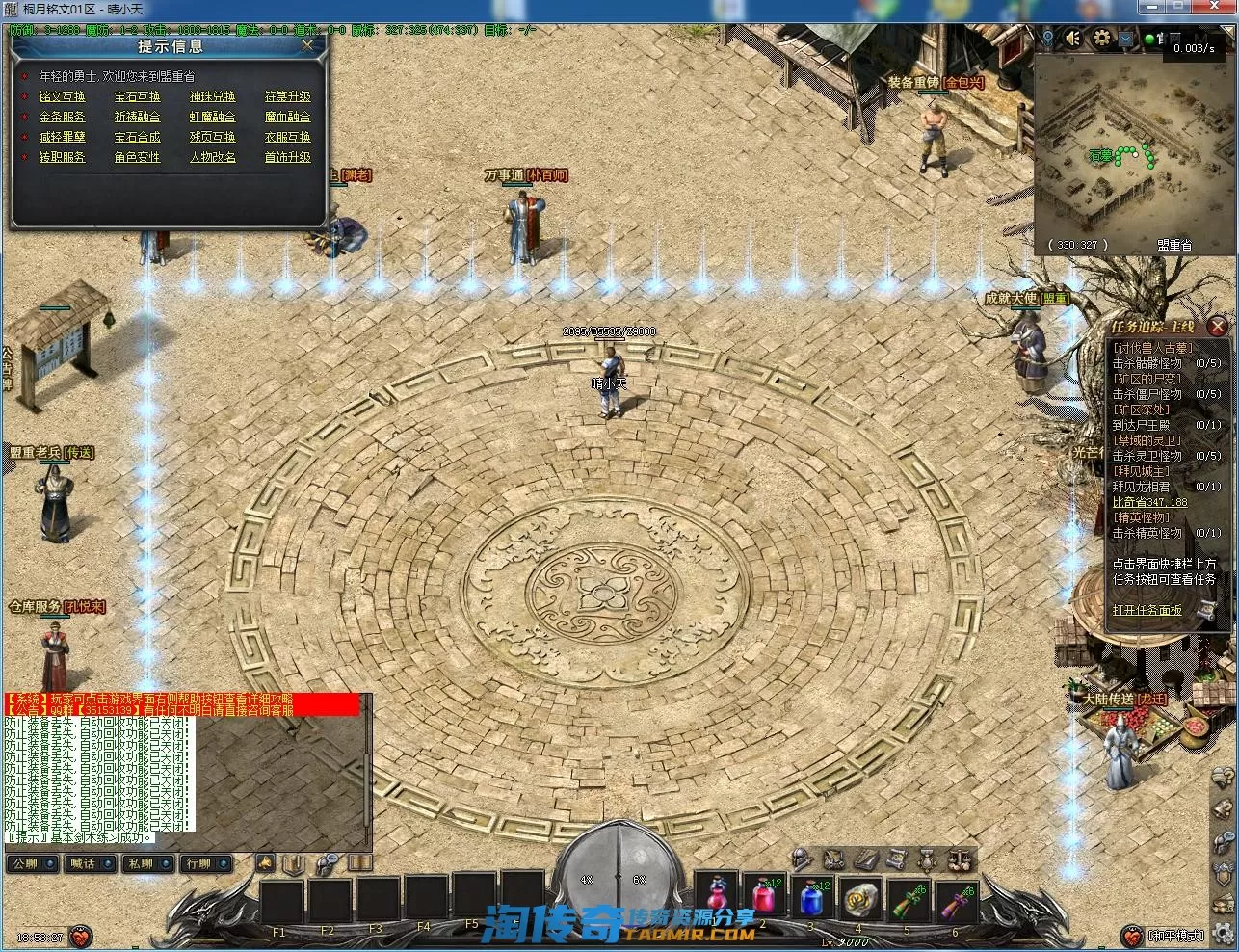Image resolution: width=1239 pixels, height=952 pixels.
Task: Close the 任务追踪 quest tracker
Action: (x=1218, y=327)
